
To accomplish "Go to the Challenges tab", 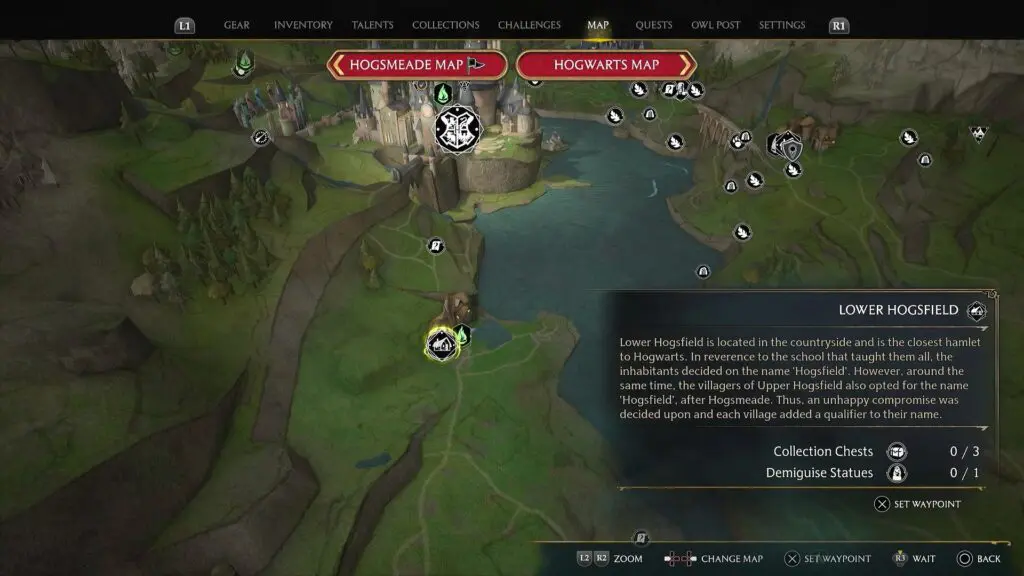I will [530, 25].
